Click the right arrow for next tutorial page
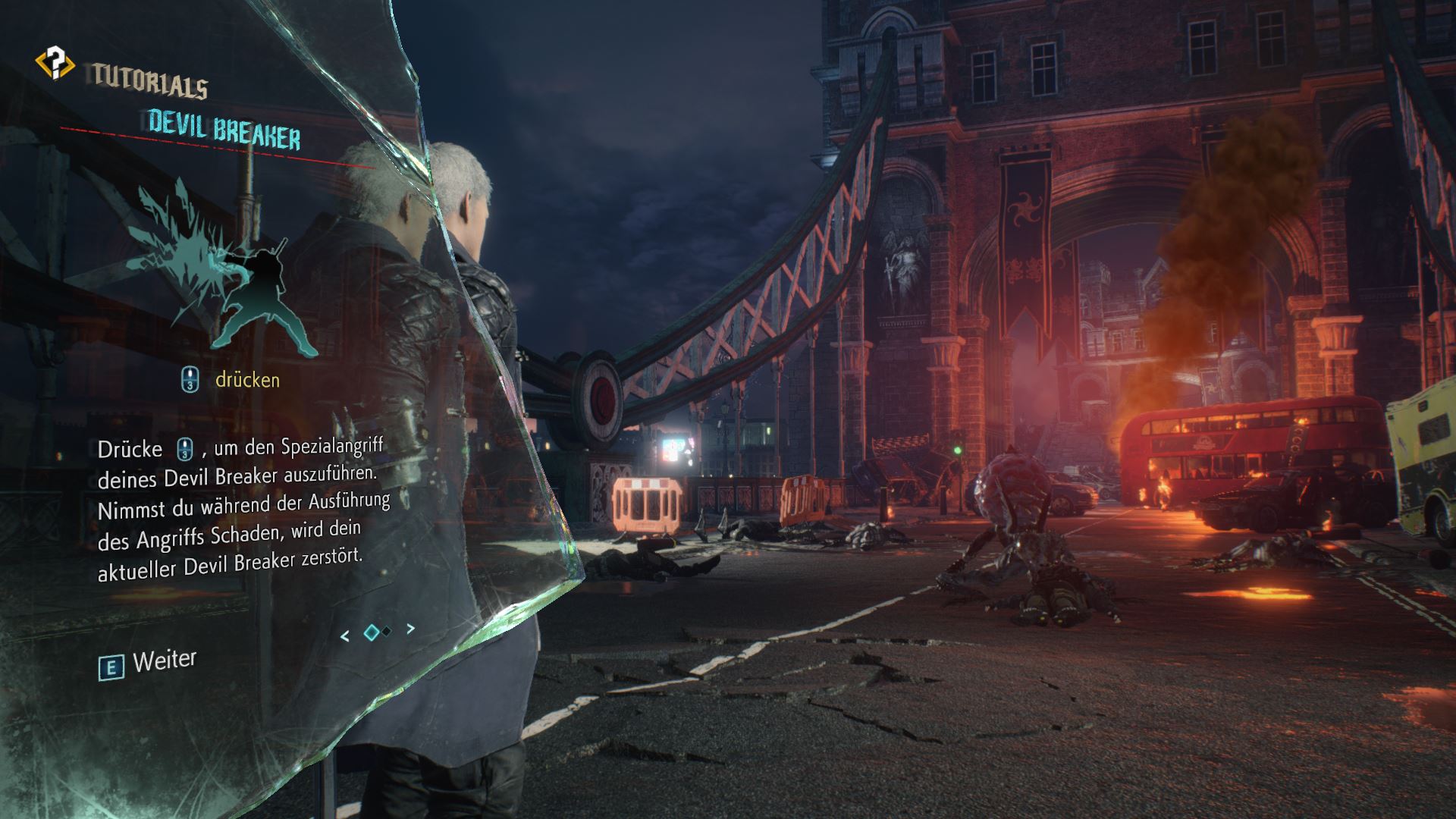The image size is (1456, 819). coord(410,627)
